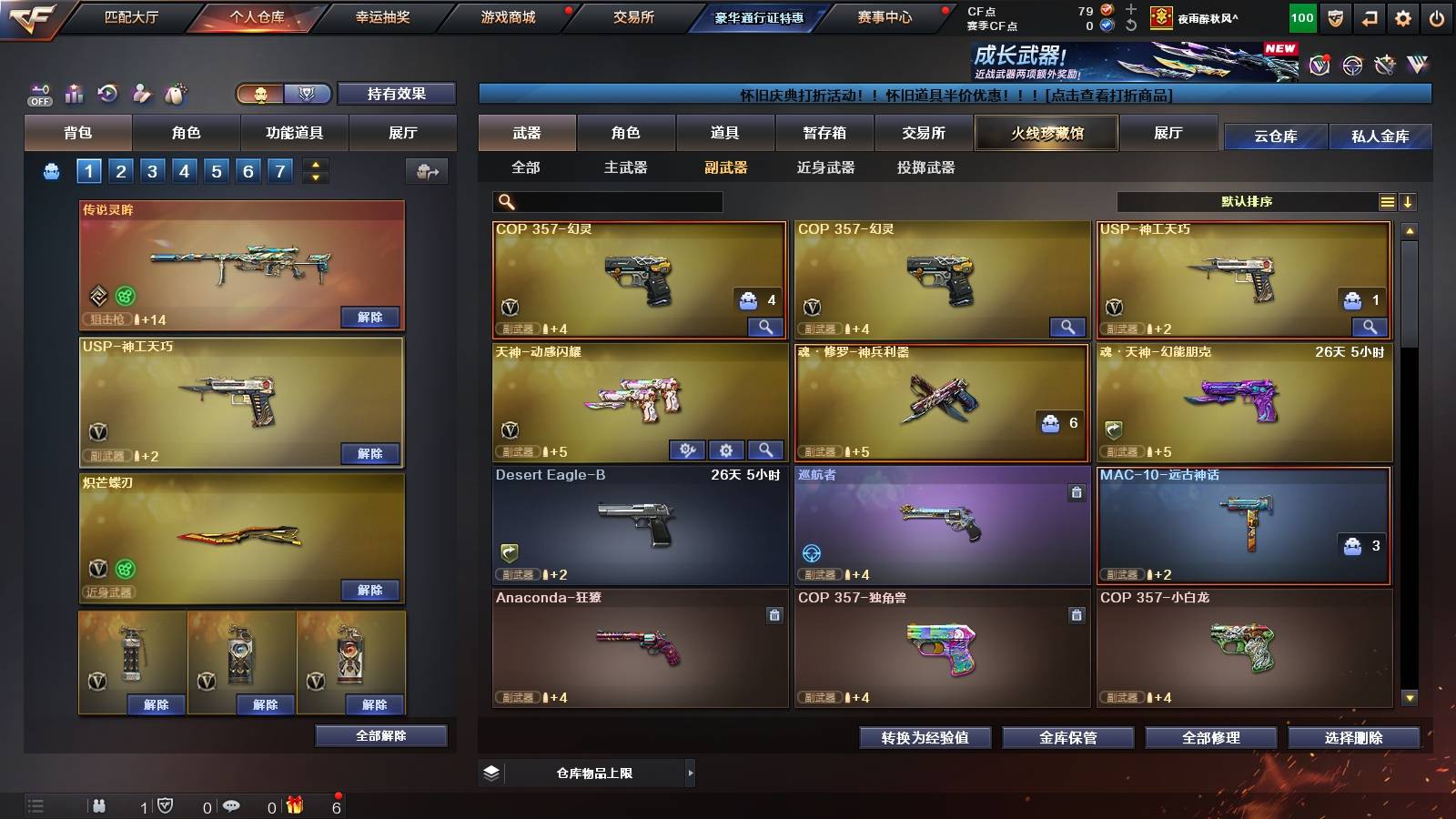Open the settings gear in the top-right corner
Viewport: 1456px width, 819px height.
1401,16
